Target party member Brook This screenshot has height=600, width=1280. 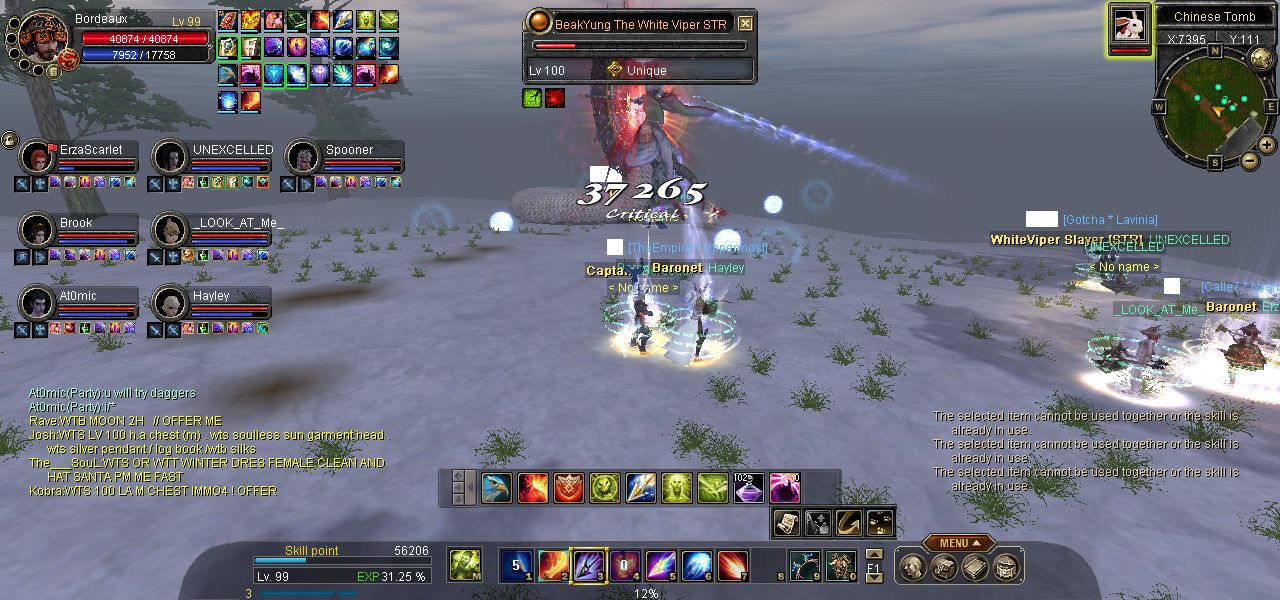coord(38,231)
